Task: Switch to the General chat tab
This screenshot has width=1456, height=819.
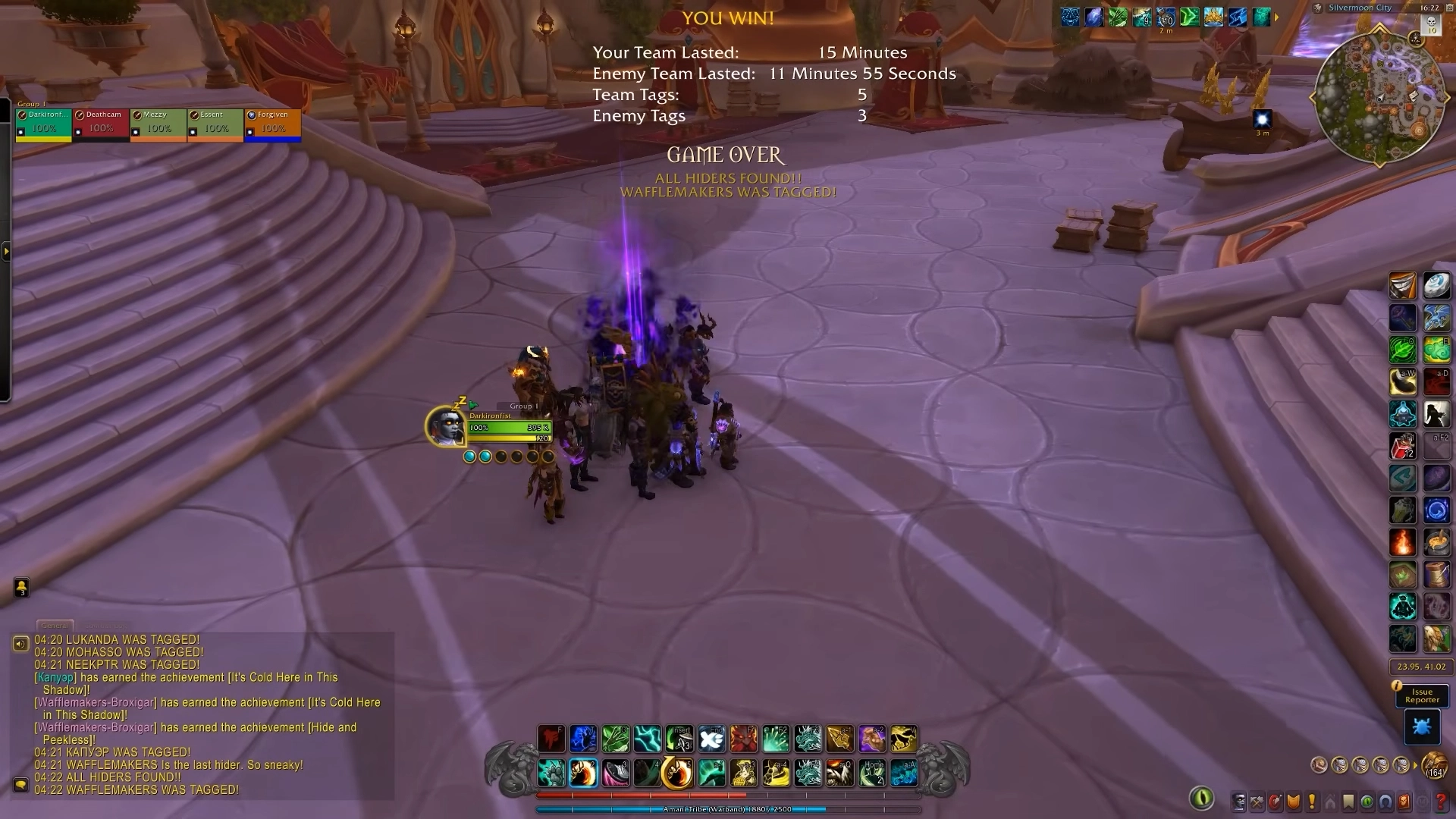Action: 55,626
